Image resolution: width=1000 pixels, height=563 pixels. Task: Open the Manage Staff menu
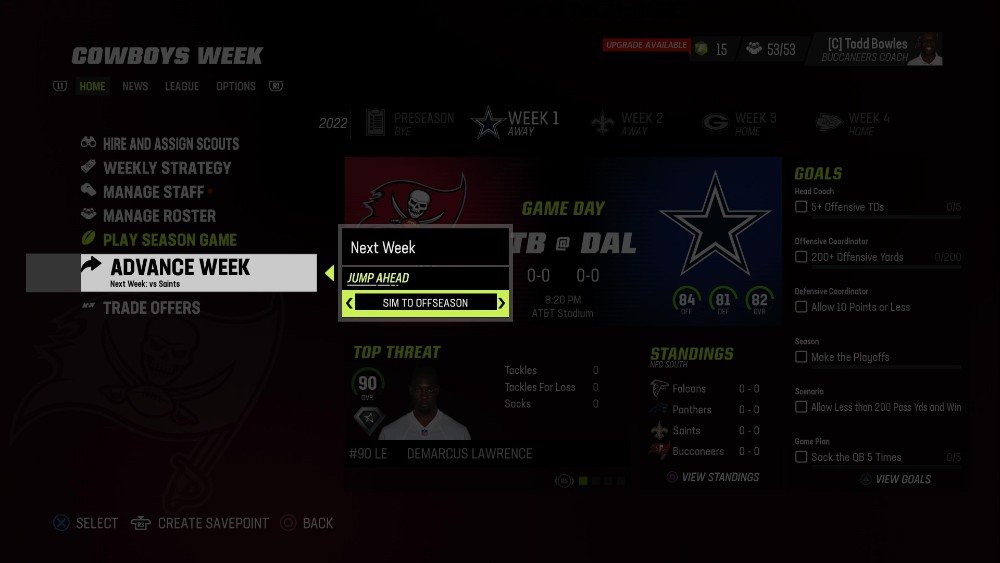153,192
